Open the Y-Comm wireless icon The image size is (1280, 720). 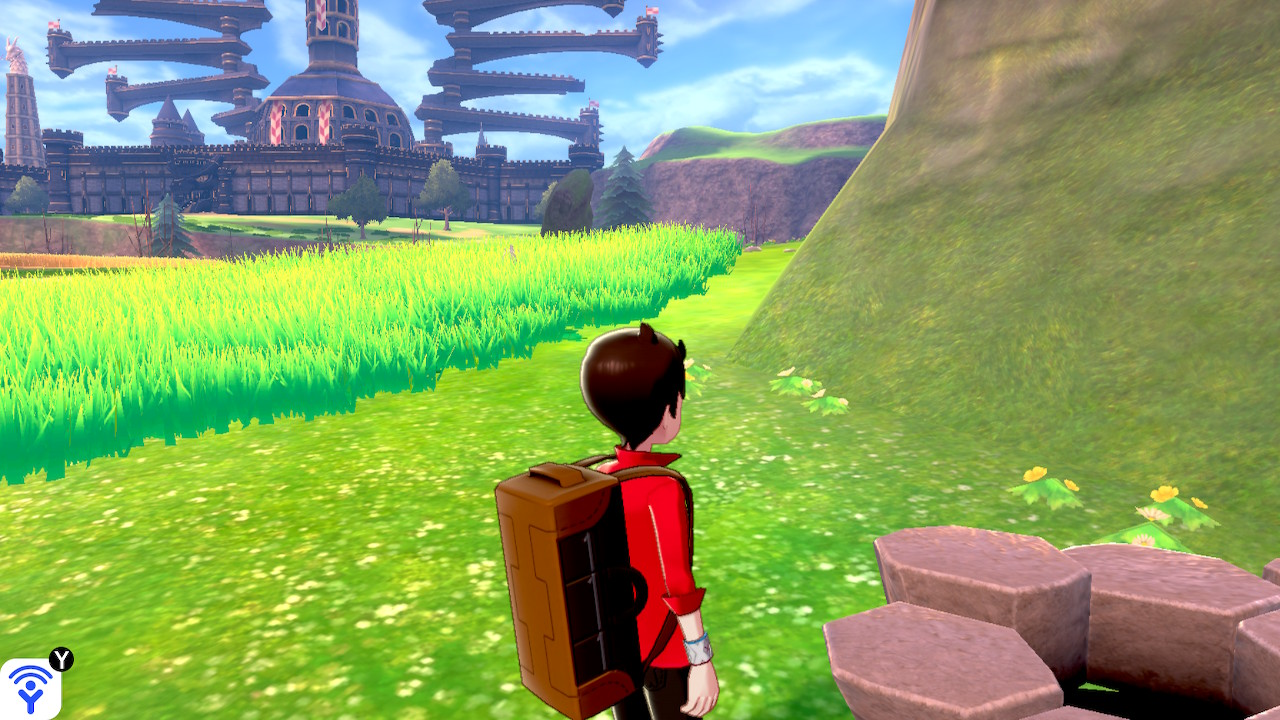coord(30,688)
